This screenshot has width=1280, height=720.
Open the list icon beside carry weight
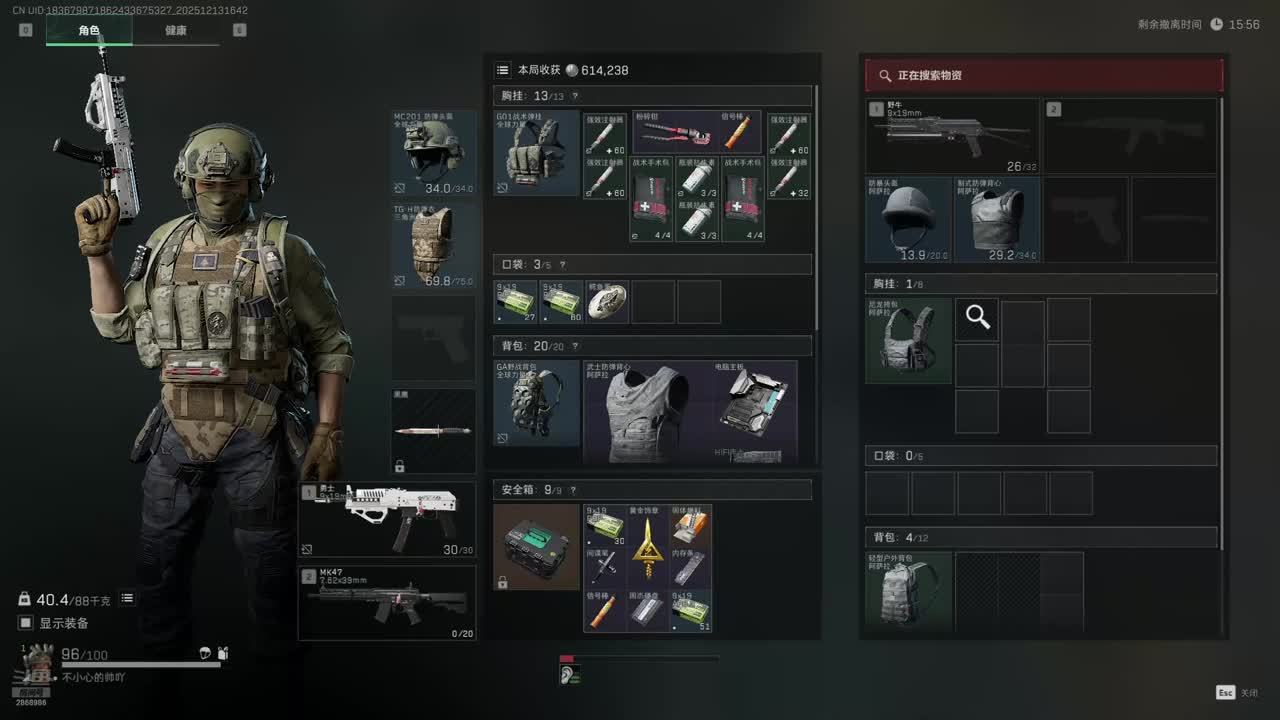(x=127, y=598)
